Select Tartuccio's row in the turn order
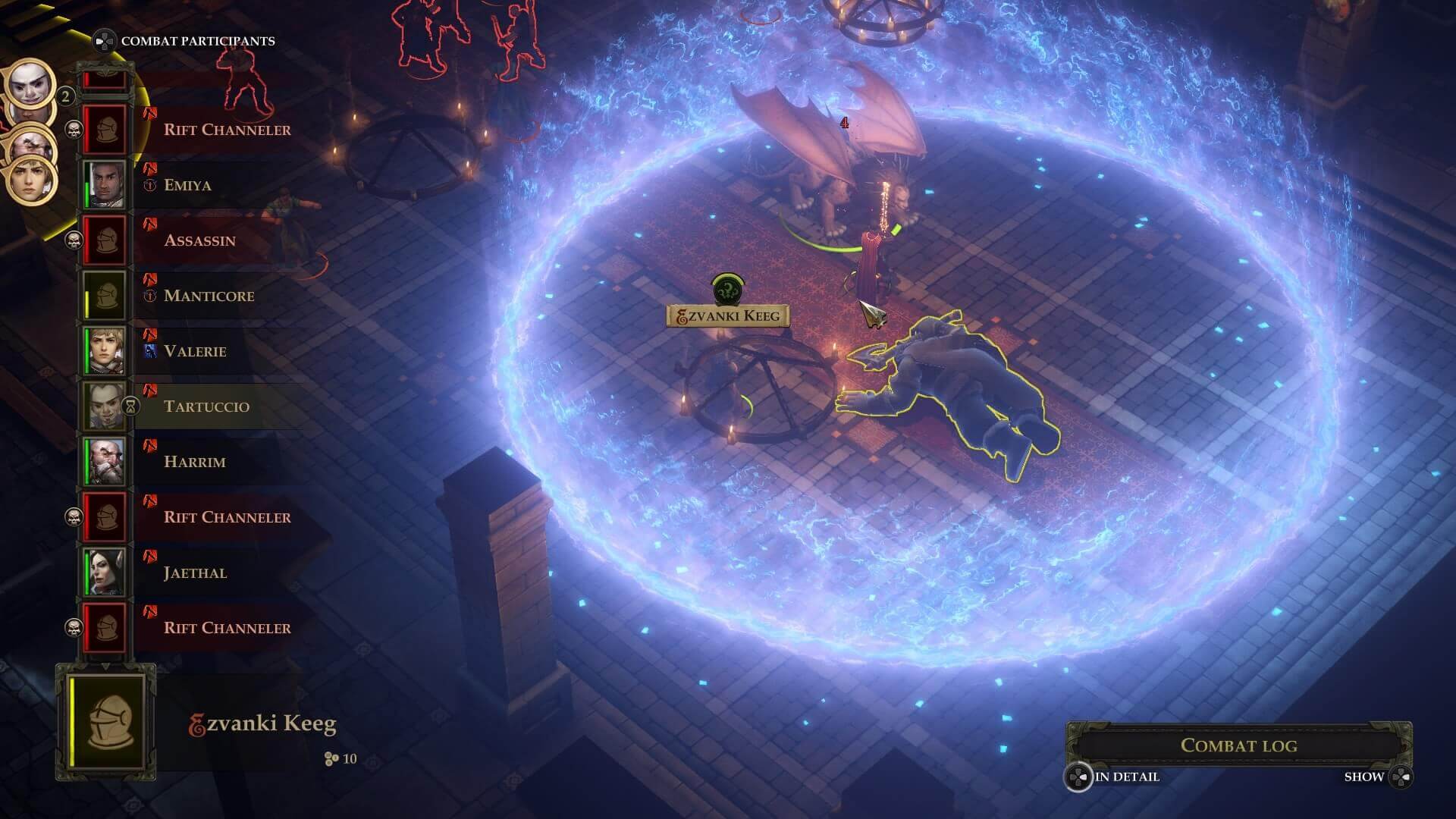The height and width of the screenshot is (819, 1456). 206,406
